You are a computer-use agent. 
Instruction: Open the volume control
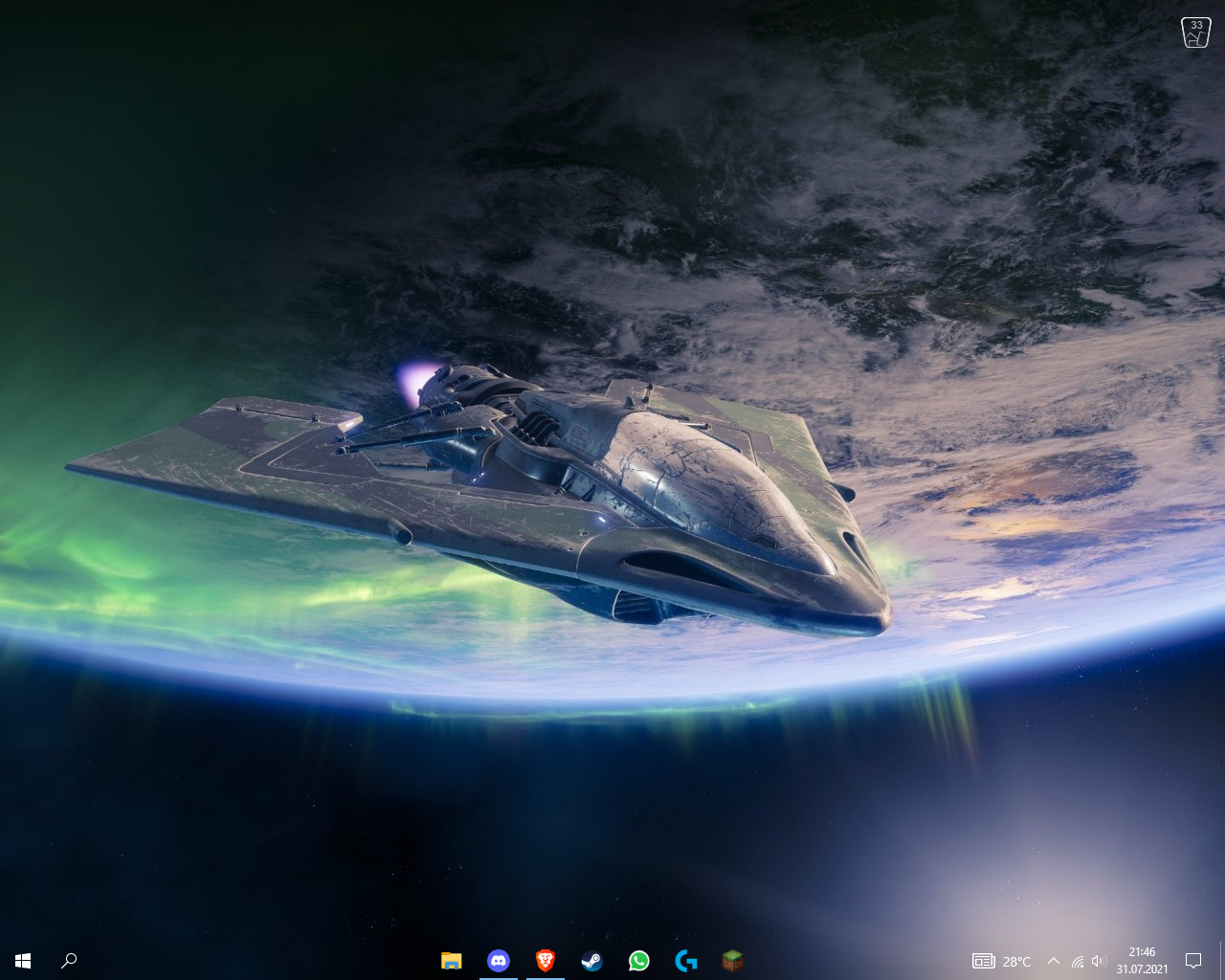[x=1099, y=962]
